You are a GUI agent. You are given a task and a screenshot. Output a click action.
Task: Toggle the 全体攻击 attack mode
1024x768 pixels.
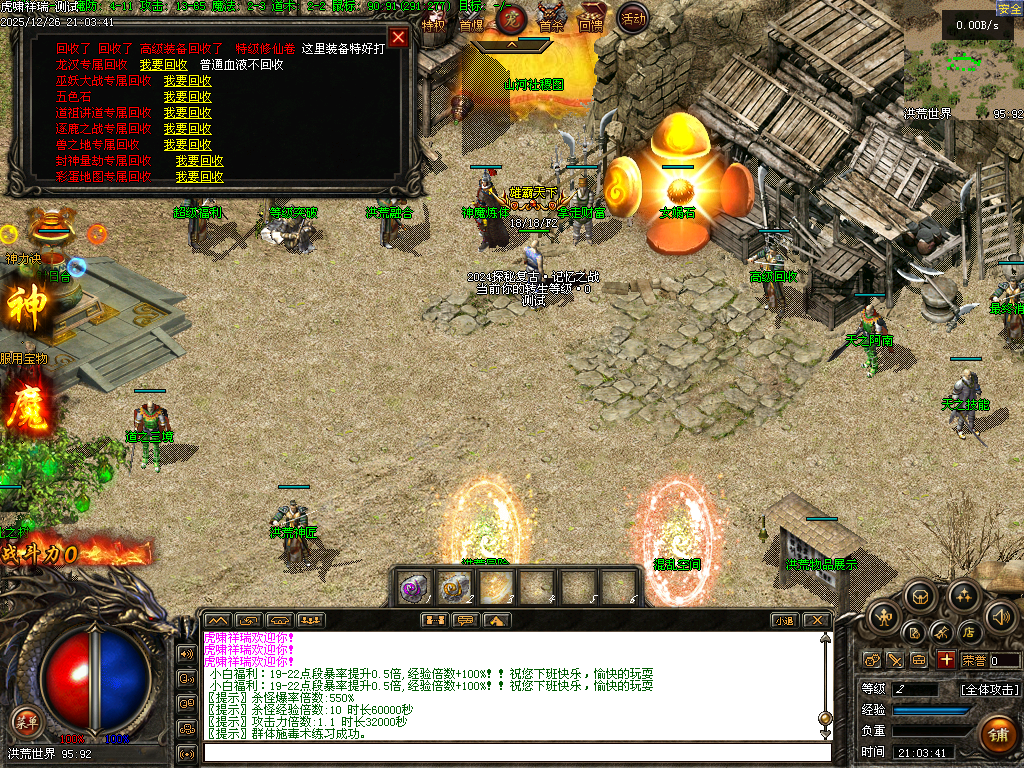989,690
